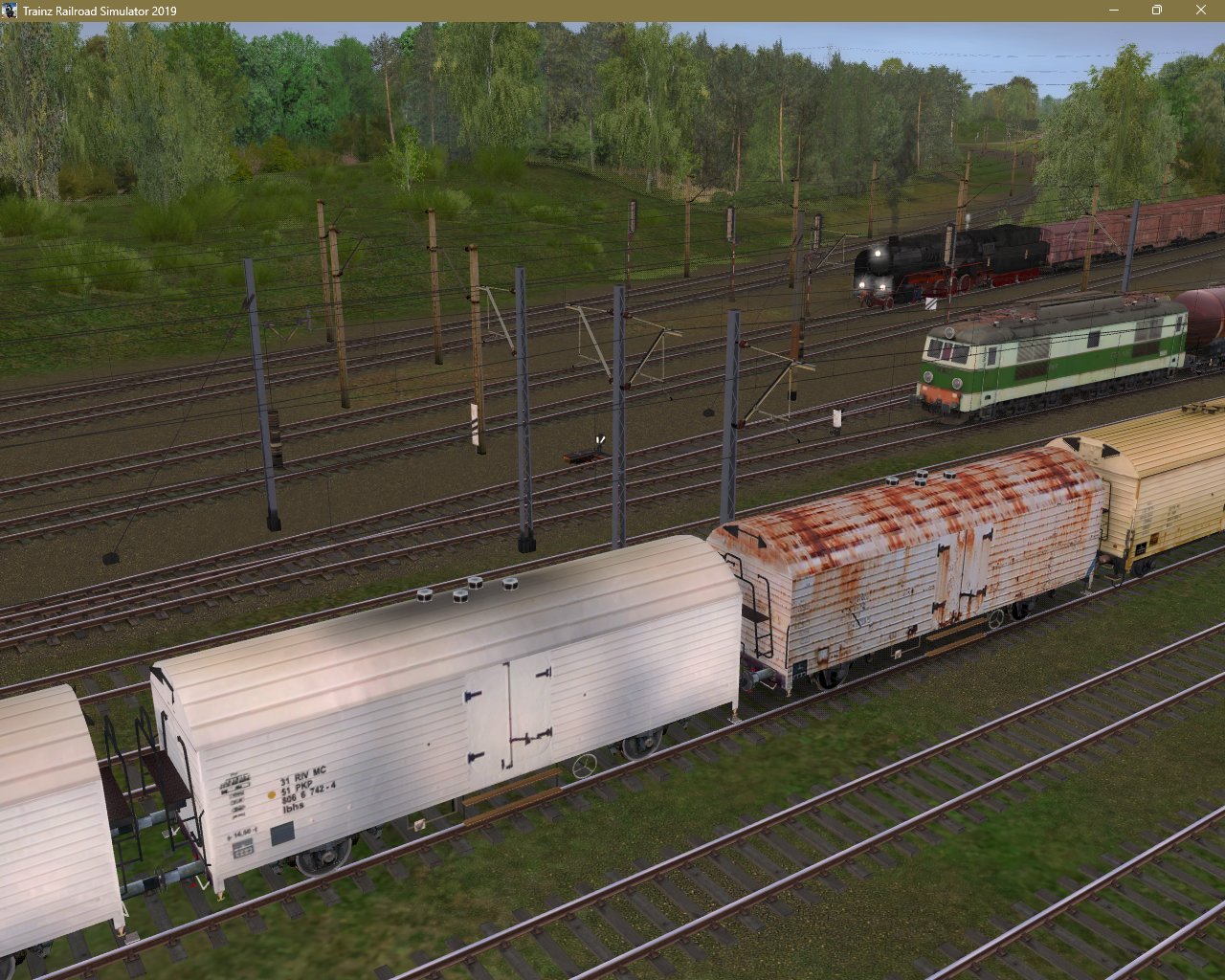Close the Trainz Railroad Simulator window
The width and height of the screenshot is (1225, 980).
point(1201,11)
